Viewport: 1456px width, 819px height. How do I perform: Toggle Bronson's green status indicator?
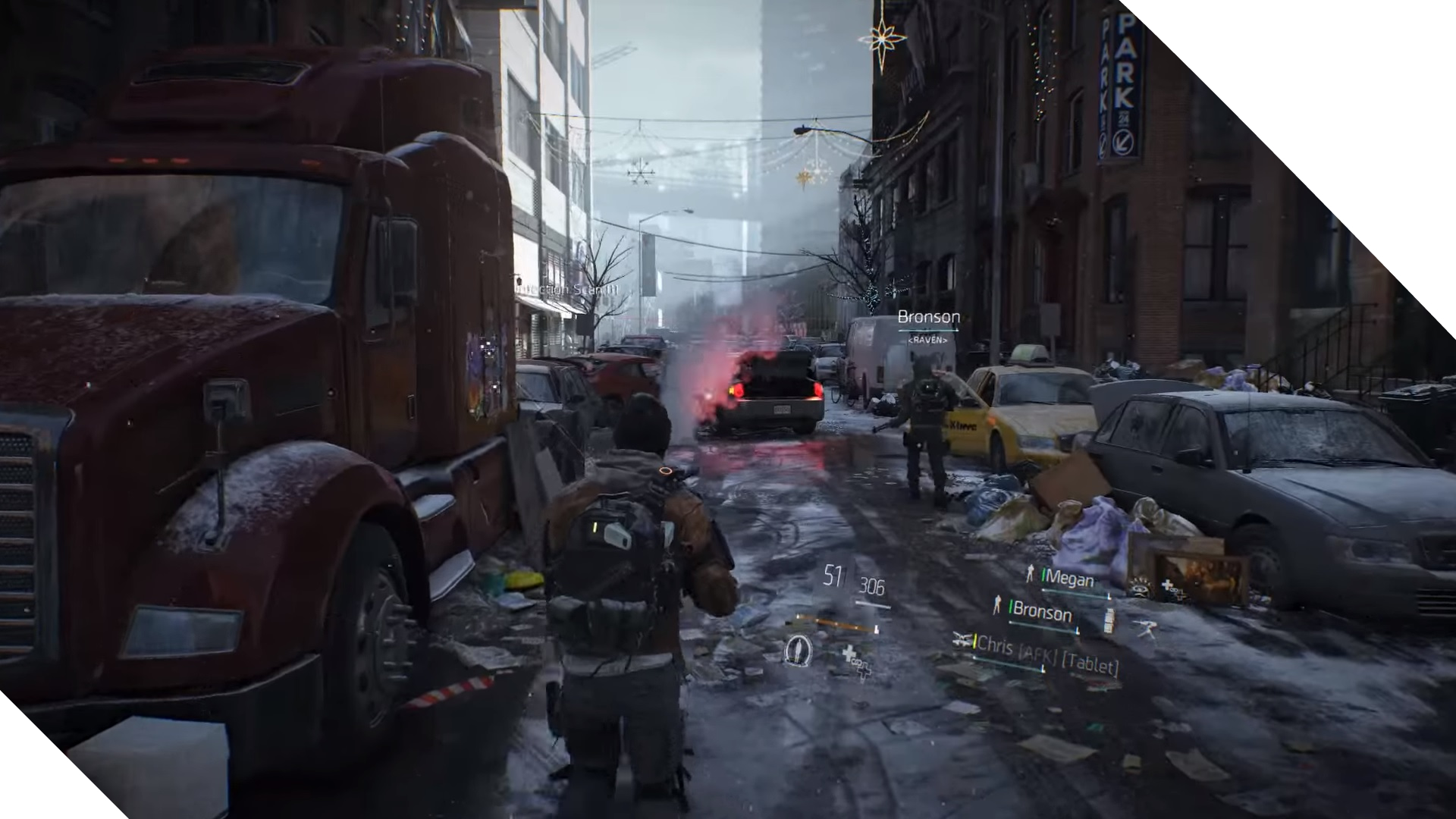pyautogui.click(x=1011, y=607)
